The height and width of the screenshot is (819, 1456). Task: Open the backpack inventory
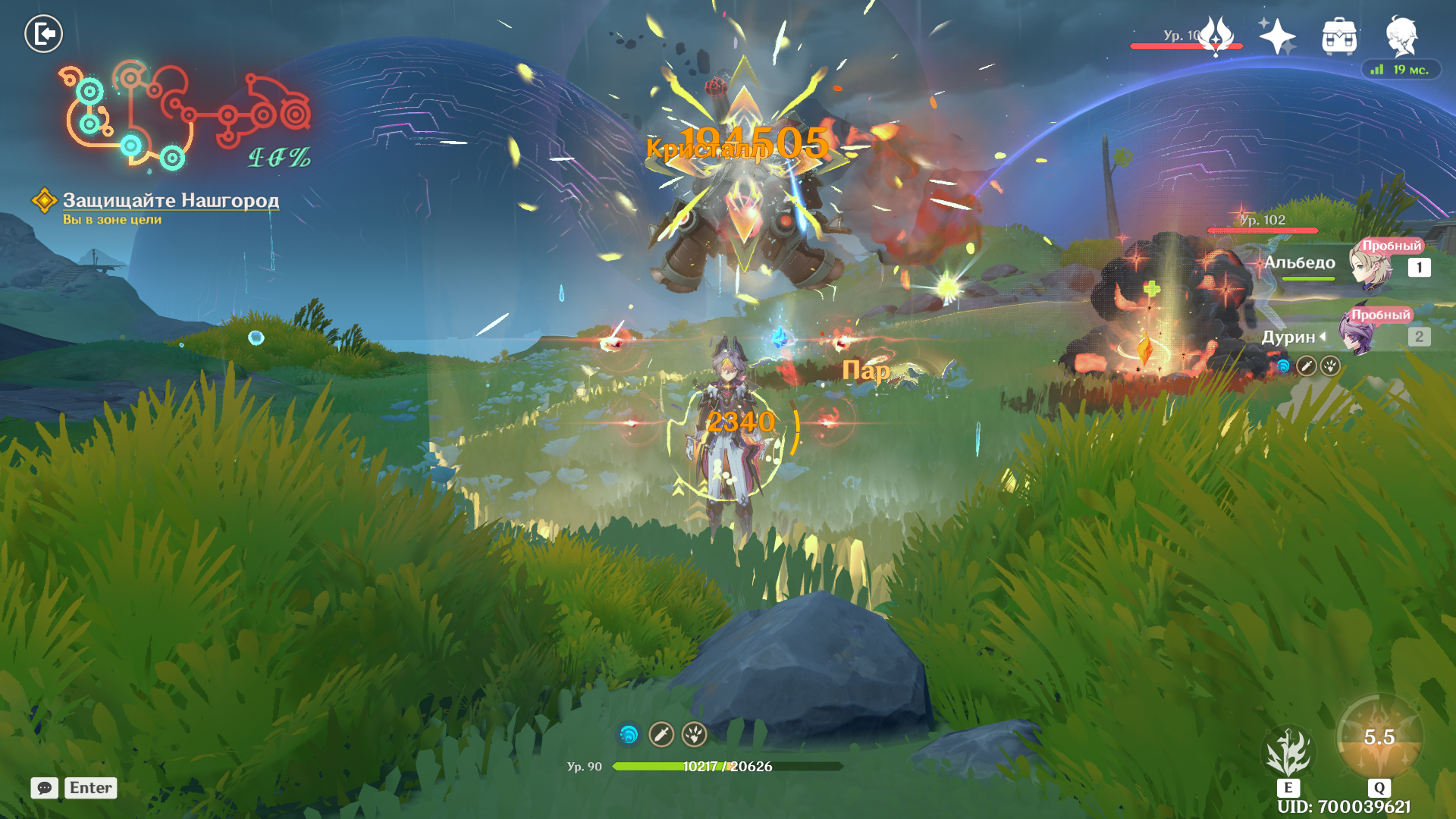tap(1339, 36)
